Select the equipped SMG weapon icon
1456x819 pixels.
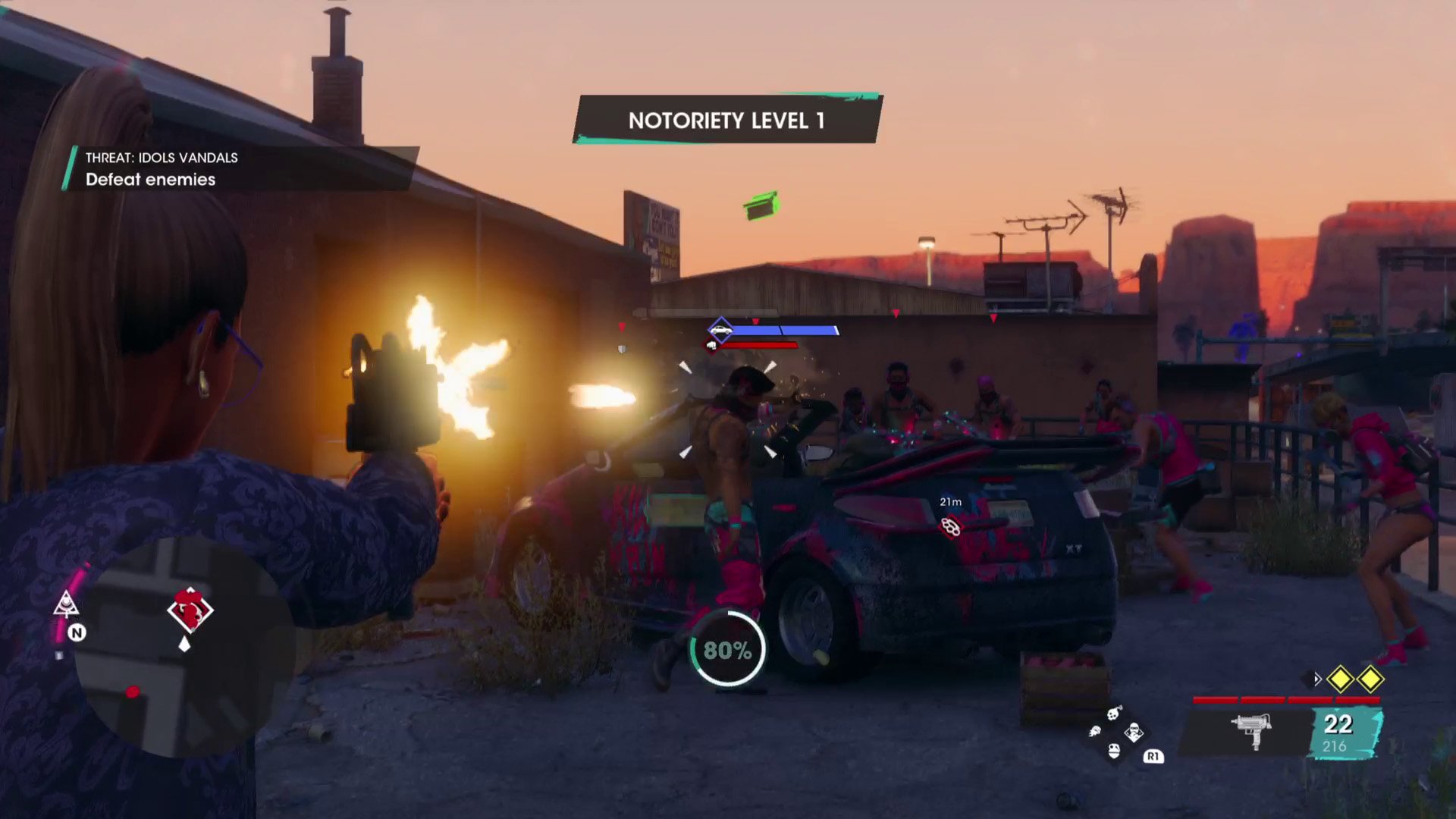point(1251,730)
